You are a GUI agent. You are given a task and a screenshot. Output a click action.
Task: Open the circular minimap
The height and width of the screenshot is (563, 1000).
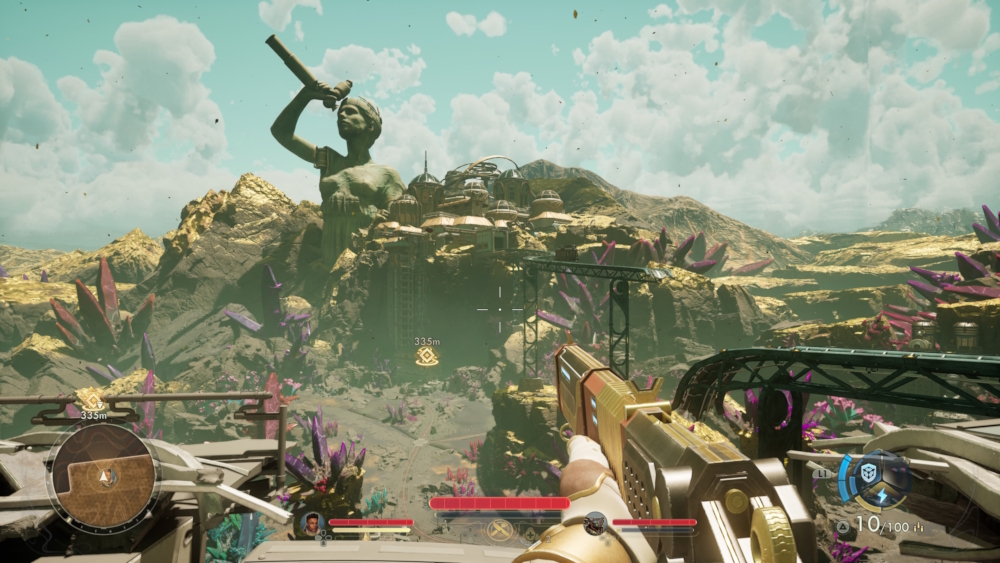(x=105, y=476)
